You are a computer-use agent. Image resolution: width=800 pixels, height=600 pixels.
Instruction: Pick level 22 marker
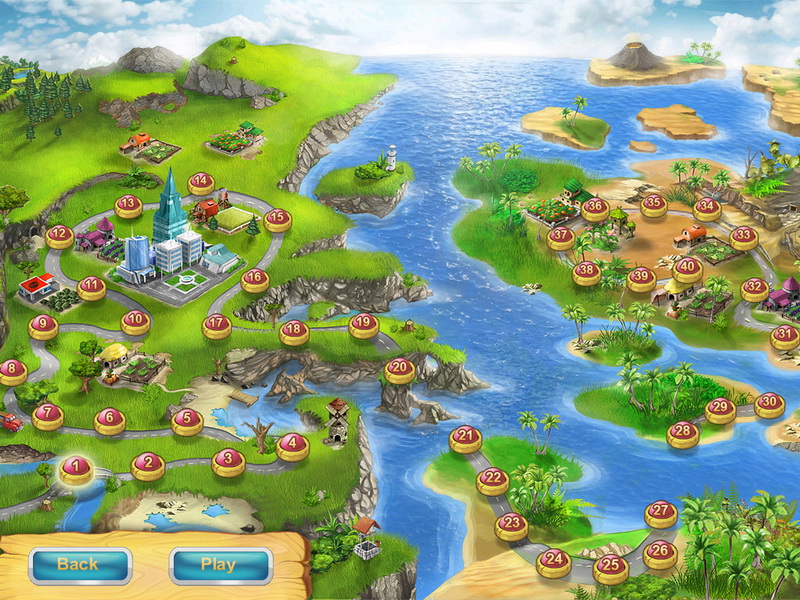[x=492, y=479]
